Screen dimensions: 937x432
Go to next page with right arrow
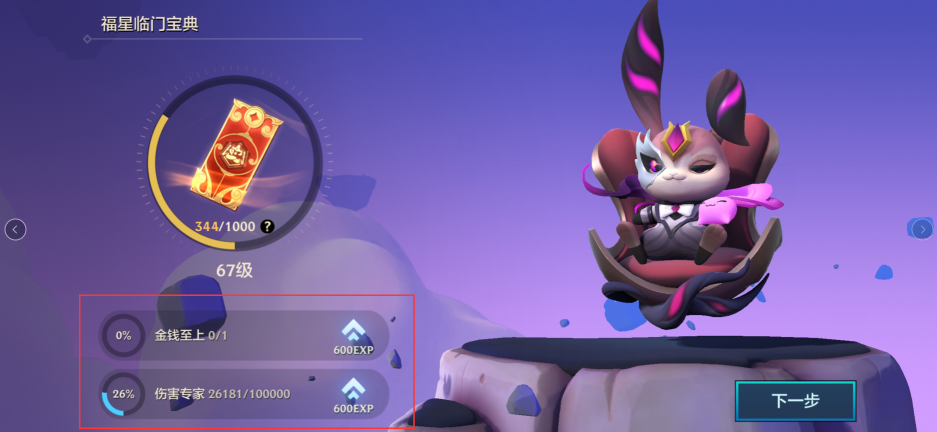click(922, 229)
